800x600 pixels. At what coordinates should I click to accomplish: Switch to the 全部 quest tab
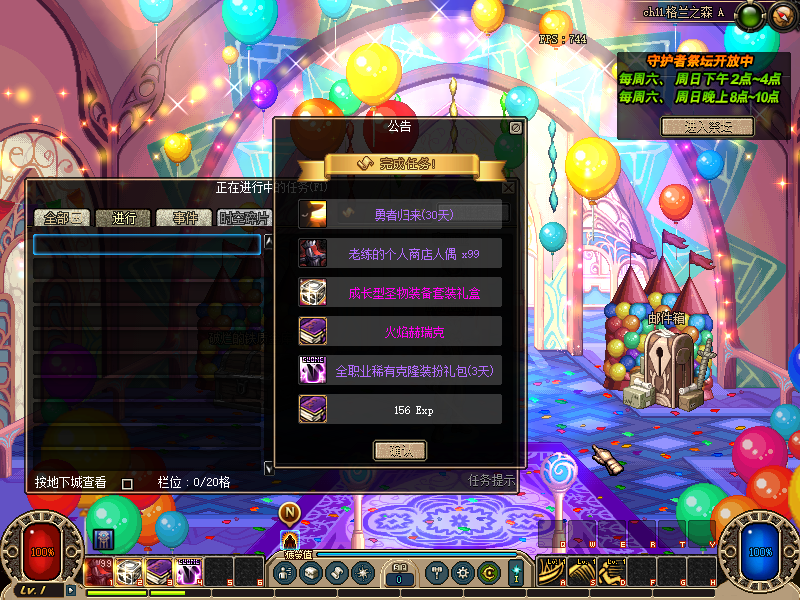[x=62, y=218]
